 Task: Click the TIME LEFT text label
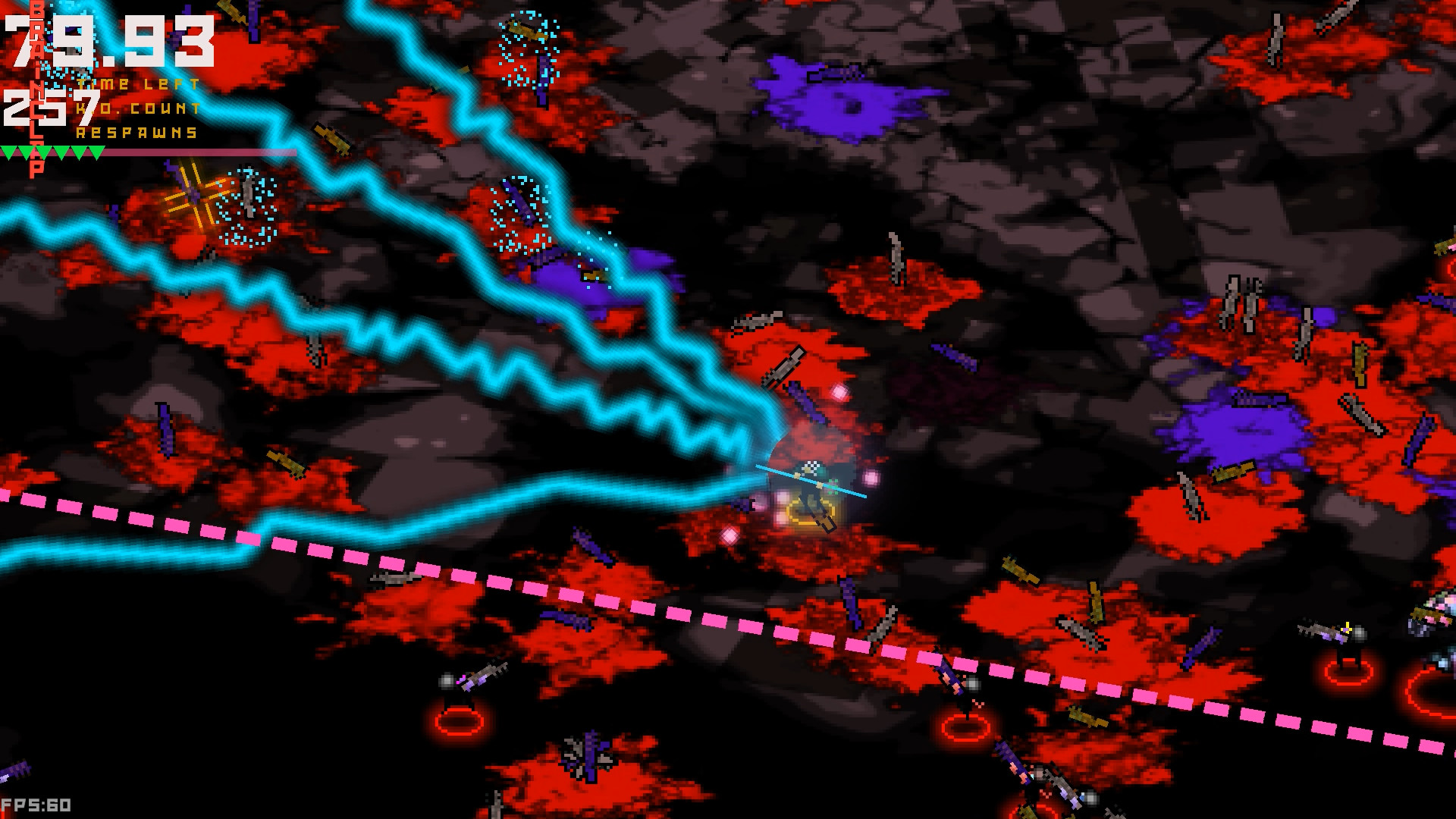pos(139,83)
